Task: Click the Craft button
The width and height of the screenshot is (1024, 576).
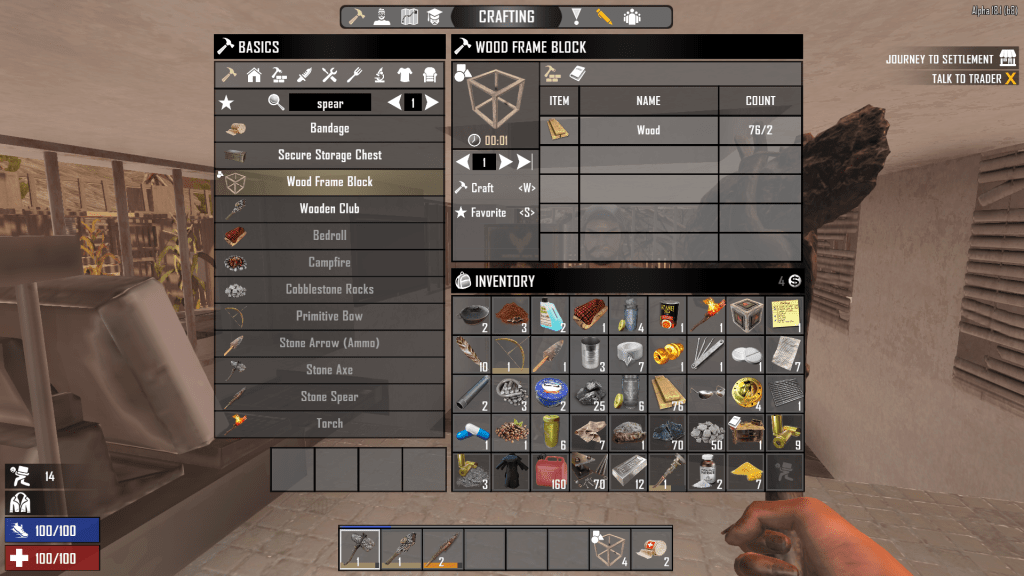Action: tap(482, 188)
